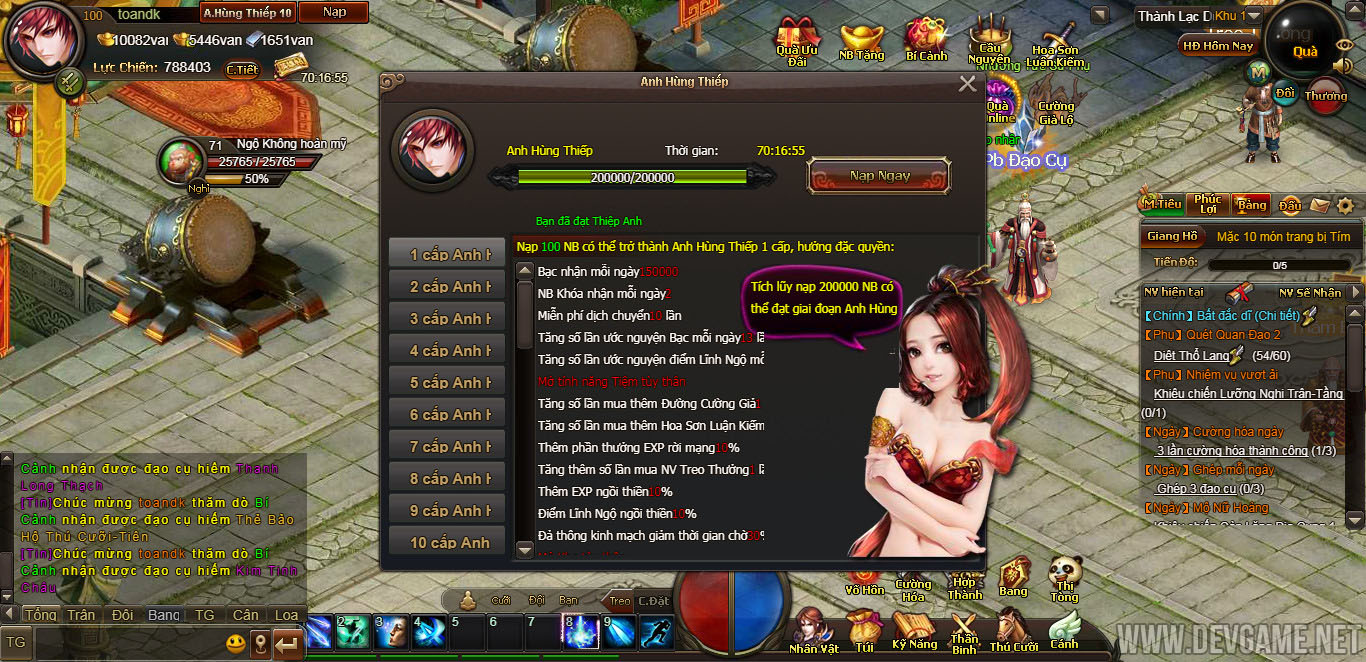Click the Nạp Ngay recharge button
1366x662 pixels.
tap(879, 176)
